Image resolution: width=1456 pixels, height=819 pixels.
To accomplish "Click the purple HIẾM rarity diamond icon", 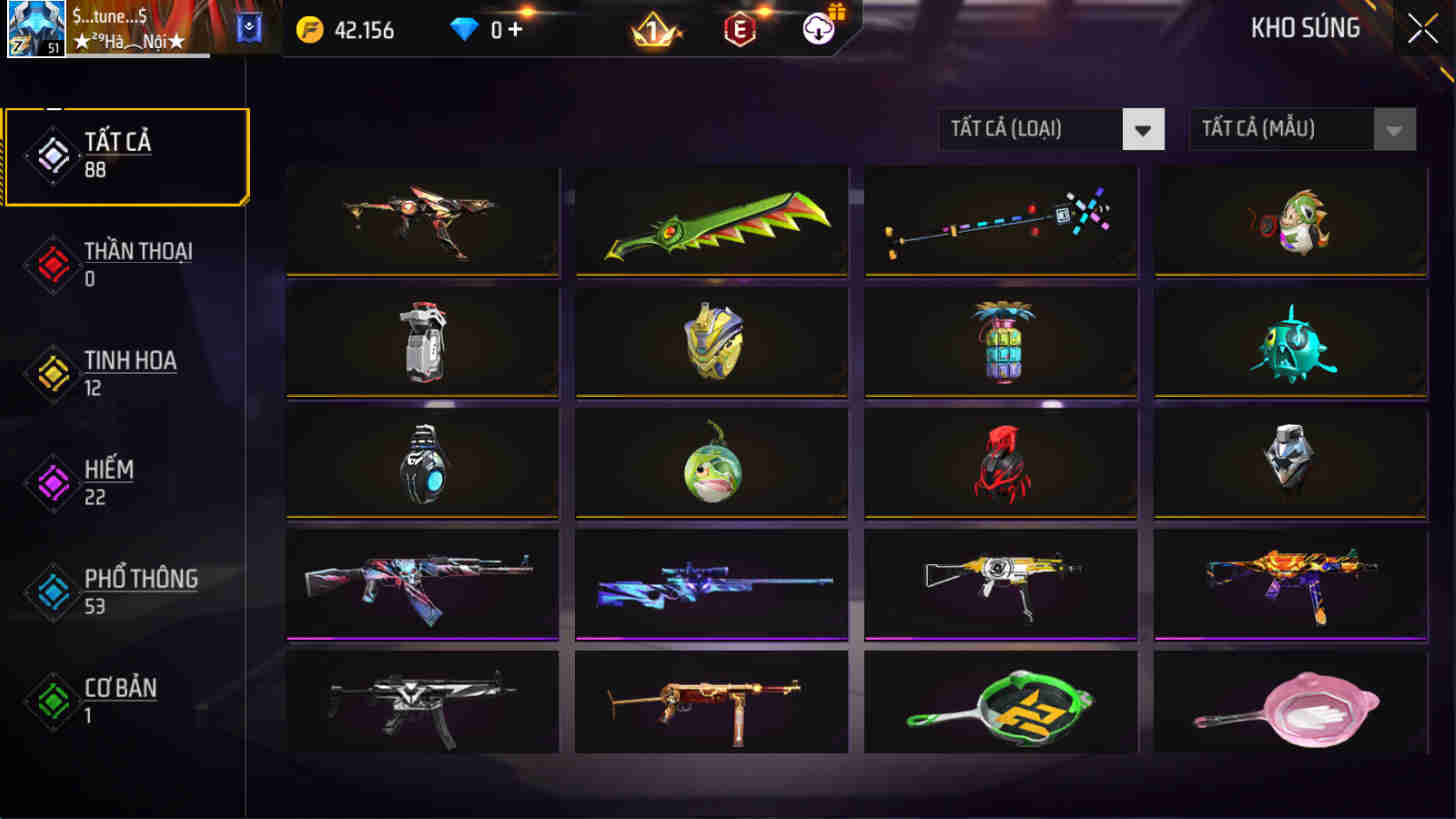I will (51, 483).
